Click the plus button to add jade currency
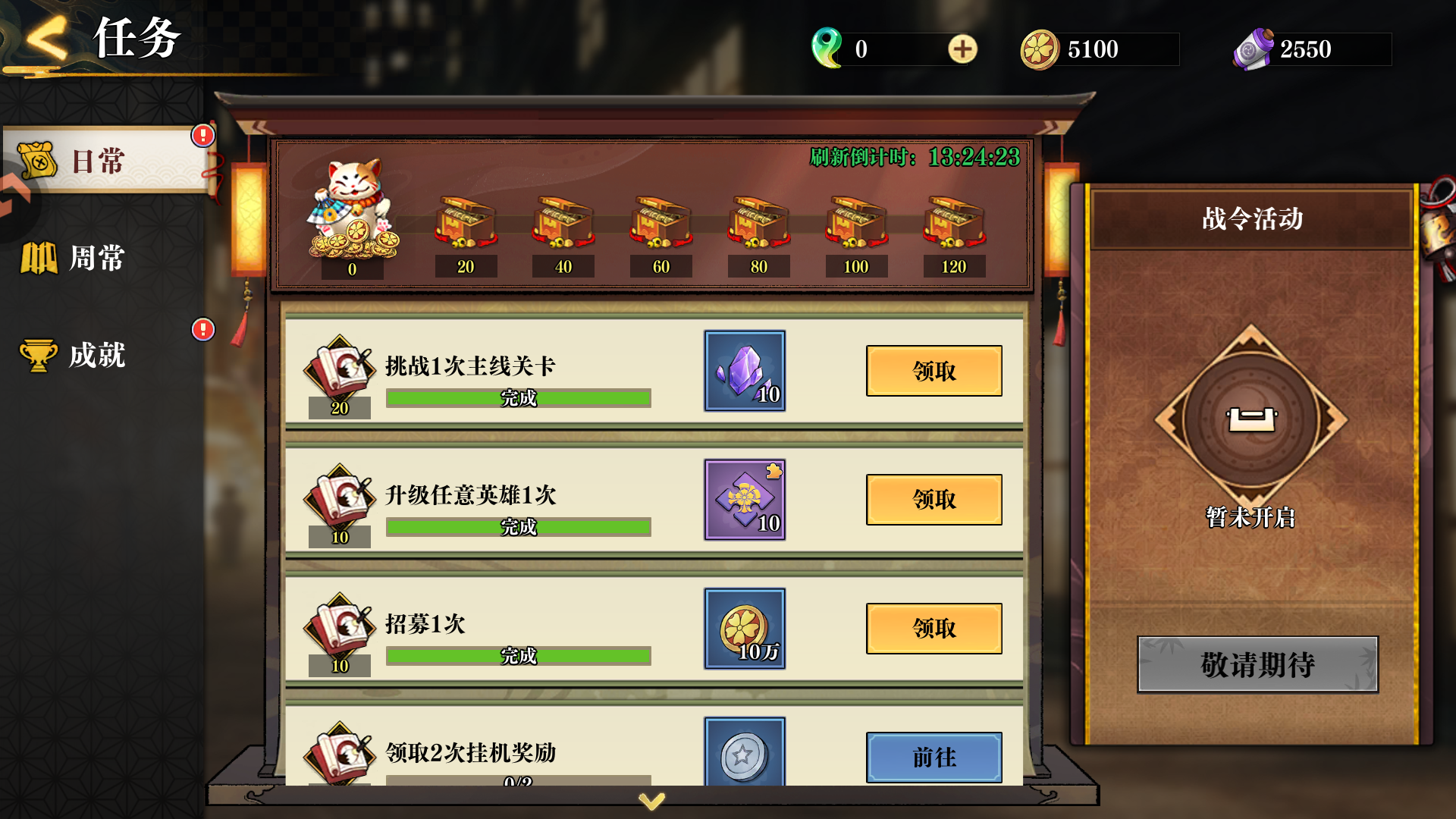The height and width of the screenshot is (819, 1456). click(962, 49)
